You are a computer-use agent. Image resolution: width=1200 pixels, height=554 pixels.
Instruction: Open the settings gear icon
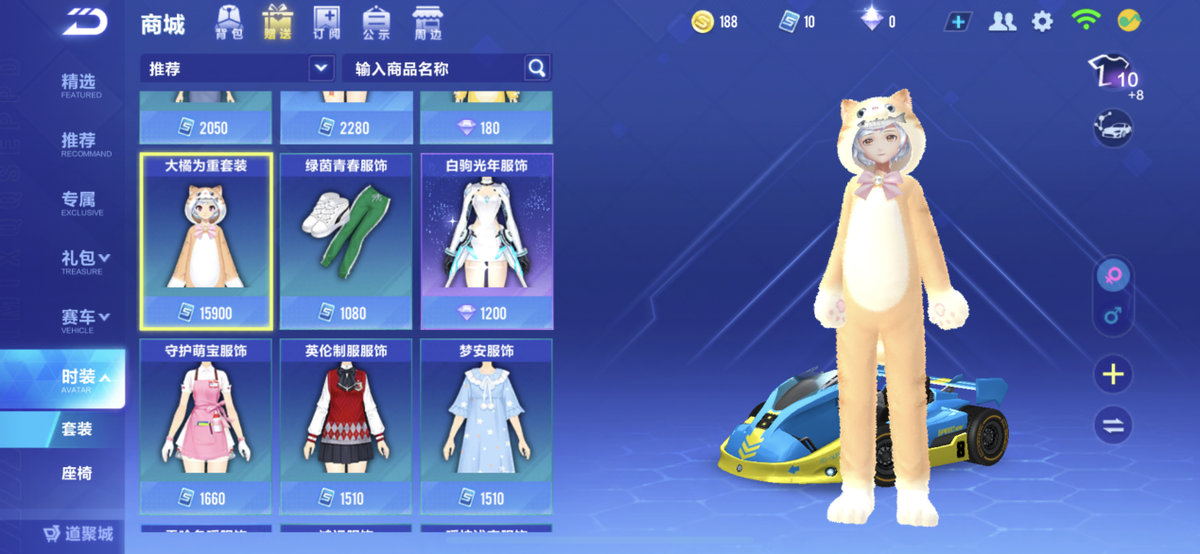pos(1043,22)
